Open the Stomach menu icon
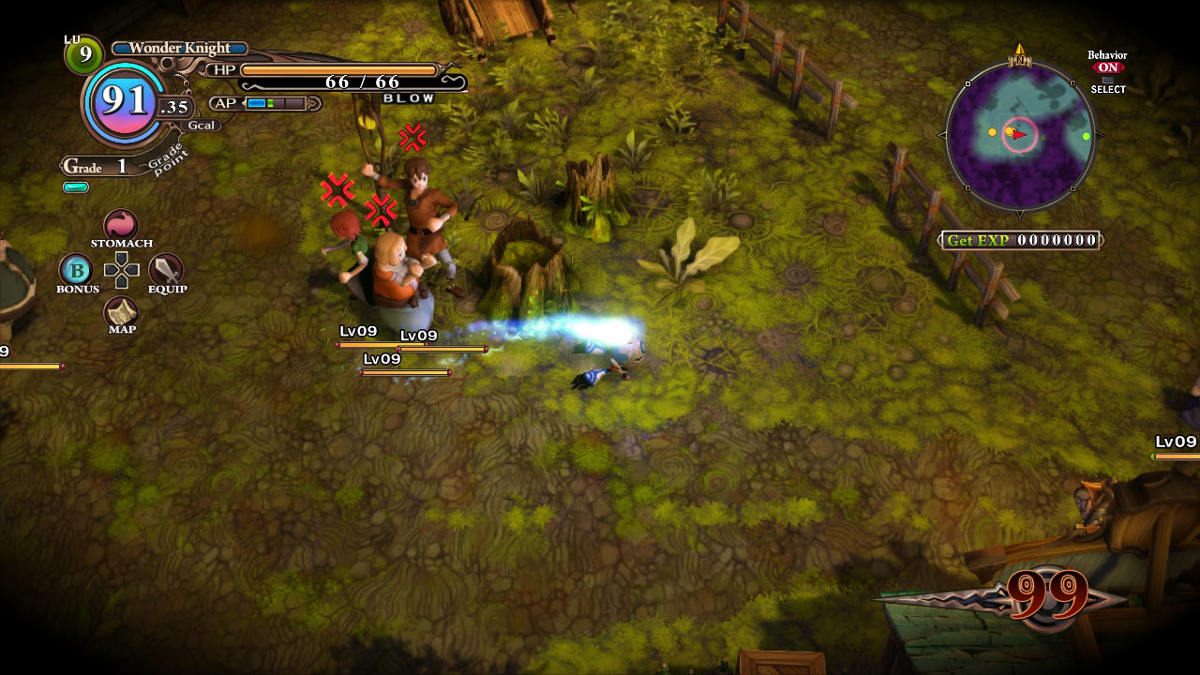Viewport: 1200px width, 675px height. (x=121, y=225)
